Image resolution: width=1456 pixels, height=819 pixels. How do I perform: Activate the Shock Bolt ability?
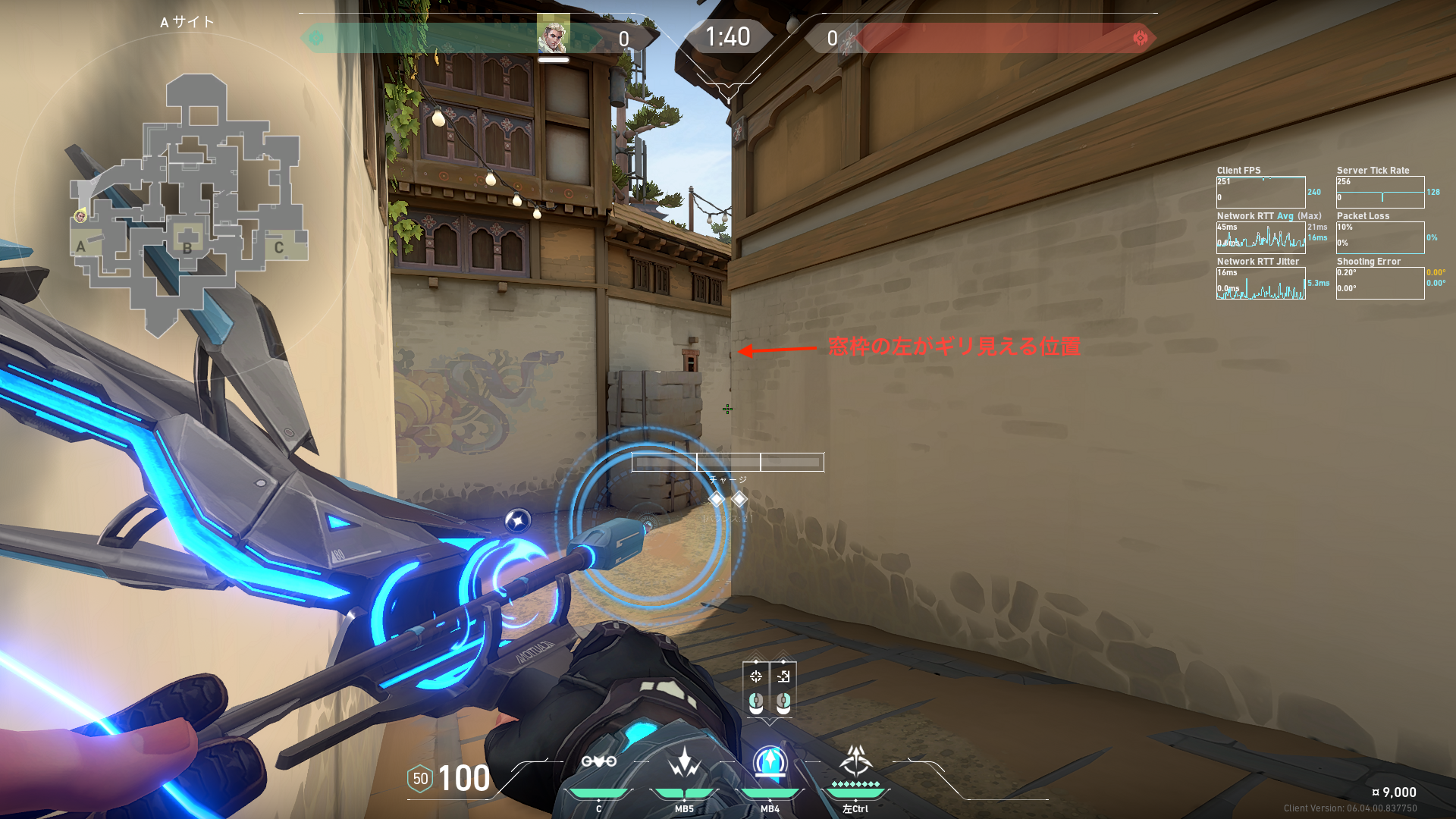(684, 761)
